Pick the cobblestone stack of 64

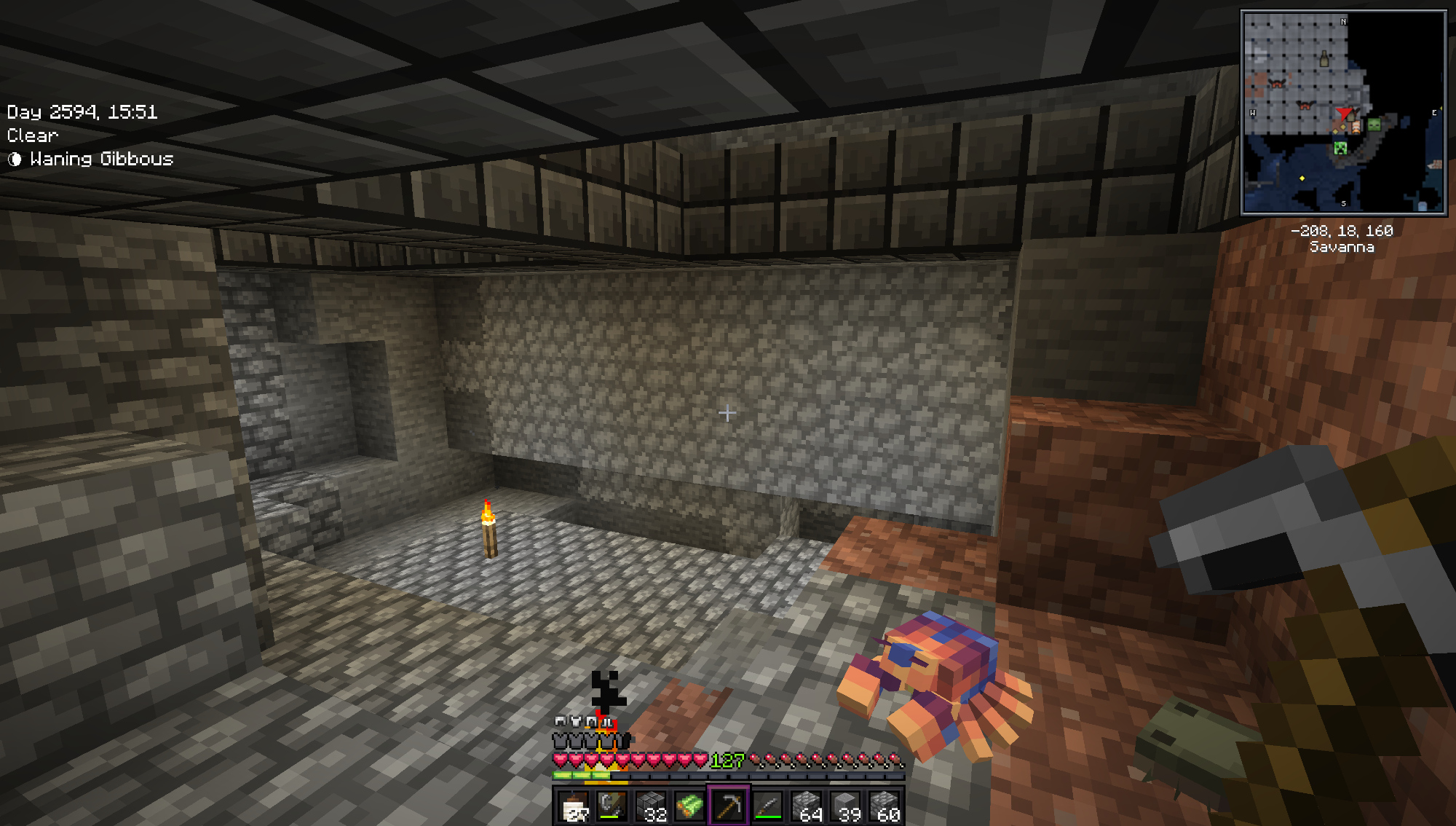807,806
